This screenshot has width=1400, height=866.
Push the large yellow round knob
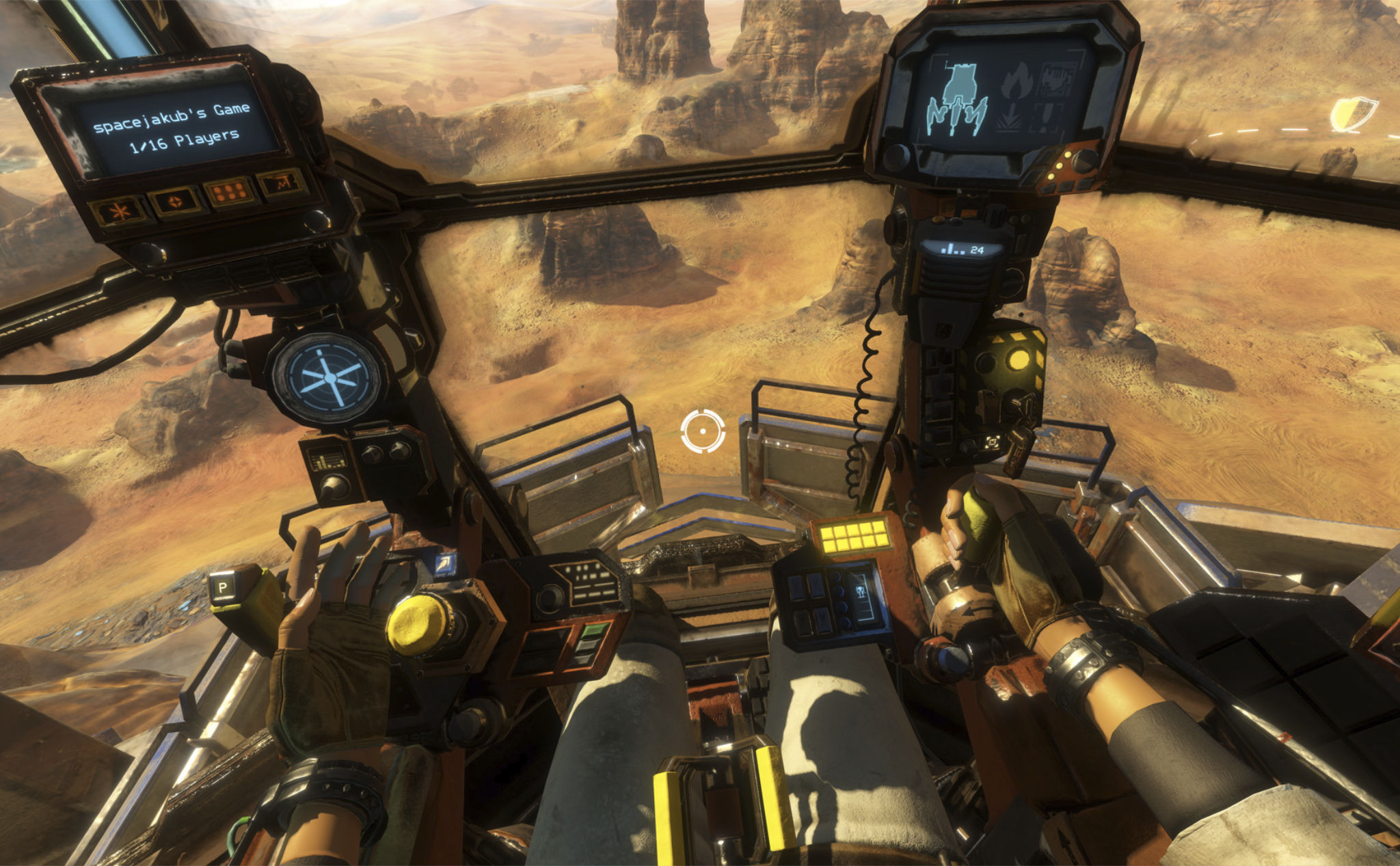pos(418,624)
